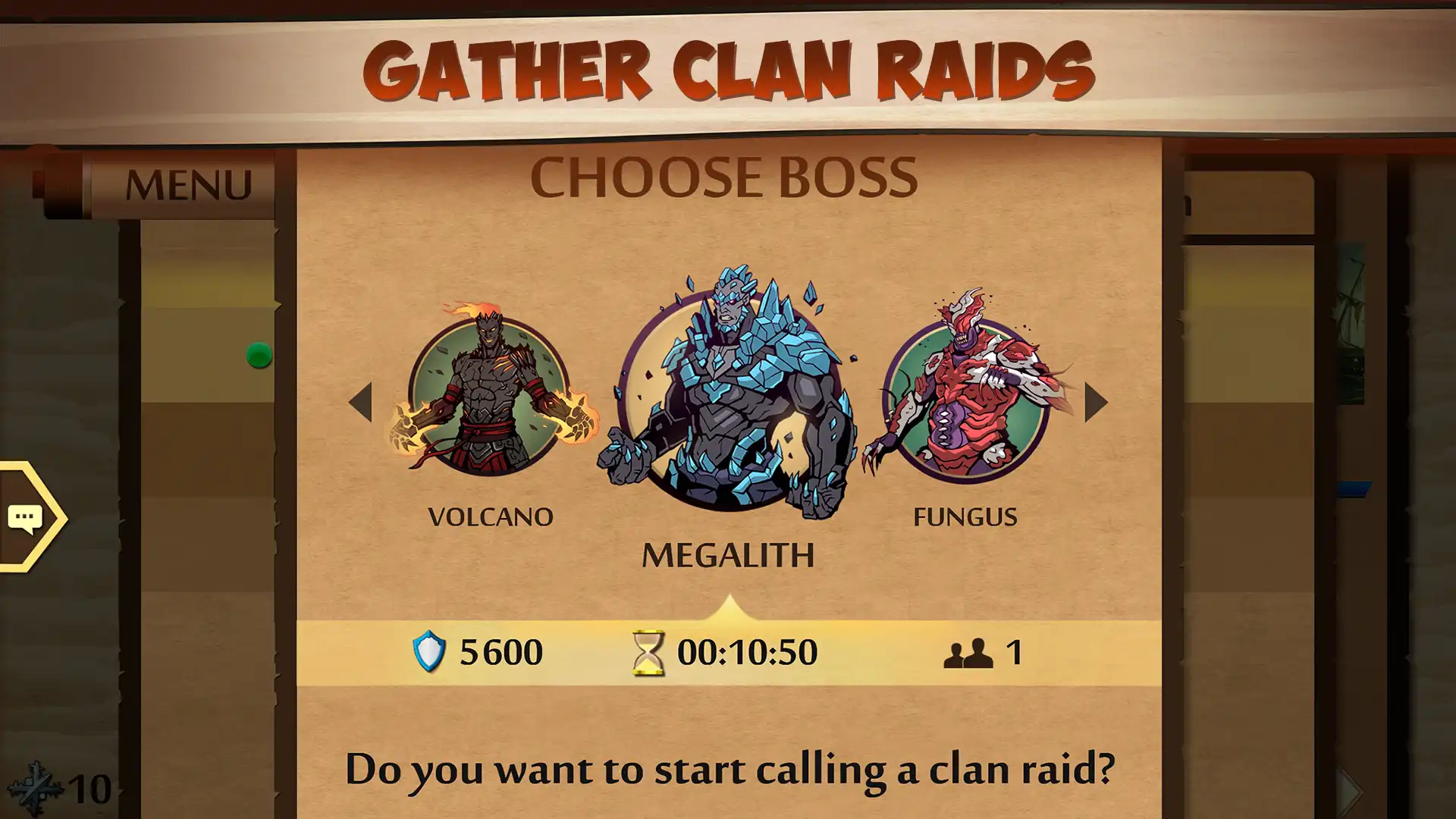Click the clan raid confirmation question text
1456x819 pixels.
[728, 770]
